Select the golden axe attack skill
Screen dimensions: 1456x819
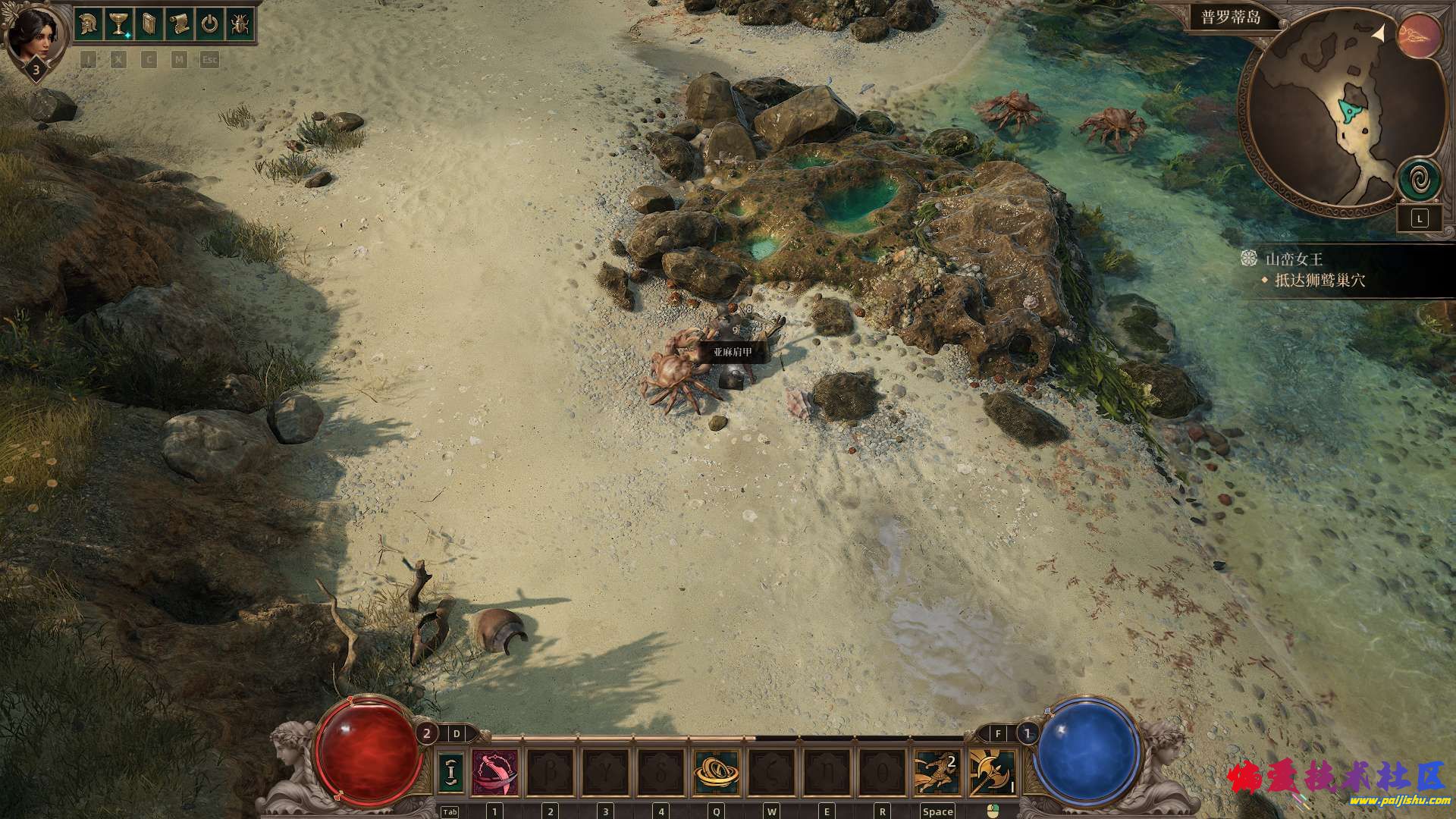(993, 772)
